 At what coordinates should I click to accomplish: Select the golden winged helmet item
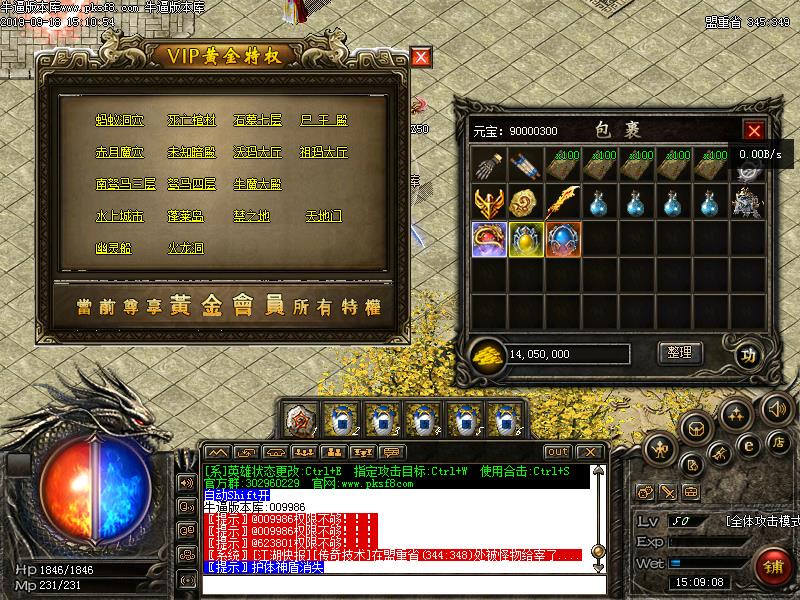tap(490, 201)
